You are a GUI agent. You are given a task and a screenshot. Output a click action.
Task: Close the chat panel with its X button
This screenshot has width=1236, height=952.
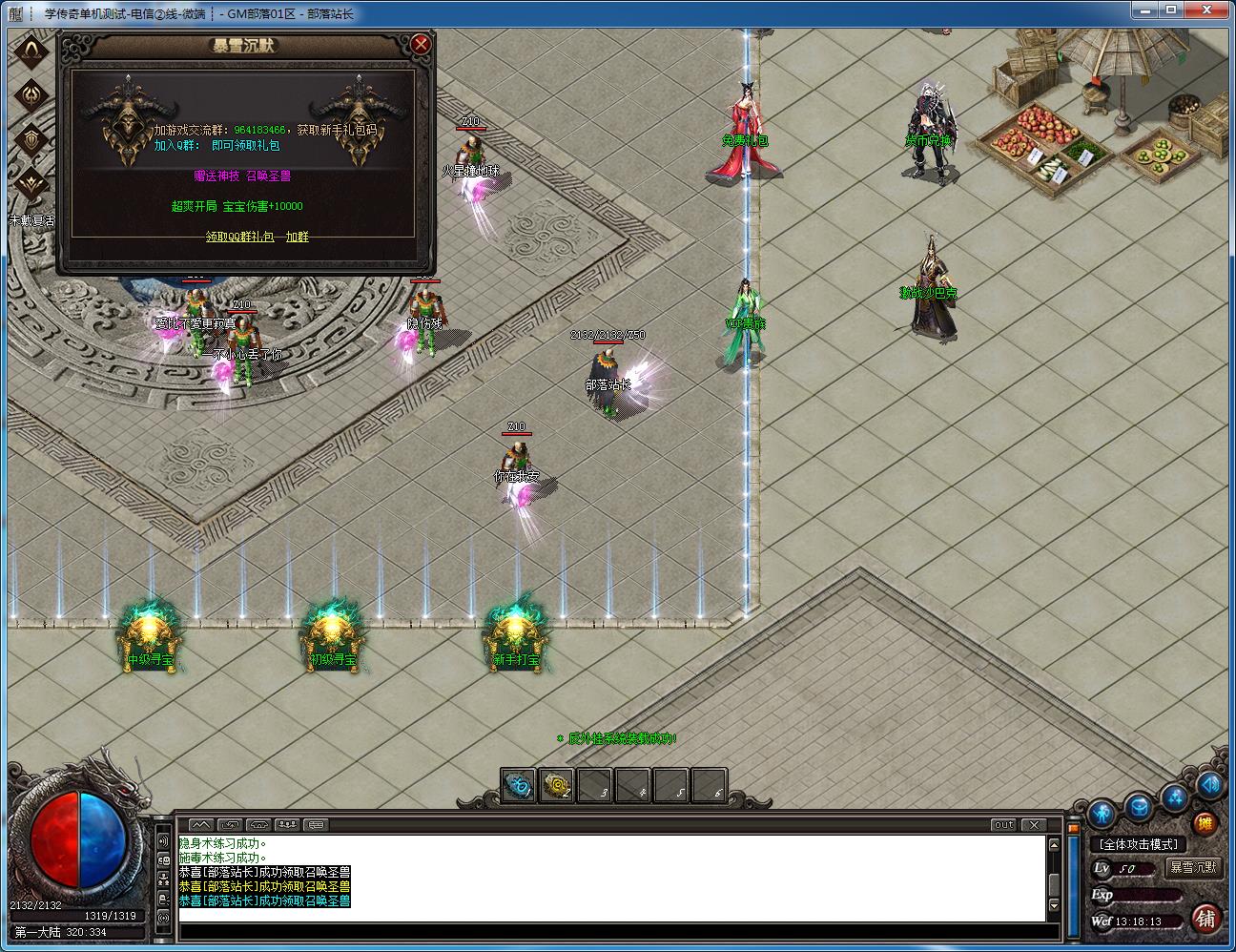coord(1033,825)
